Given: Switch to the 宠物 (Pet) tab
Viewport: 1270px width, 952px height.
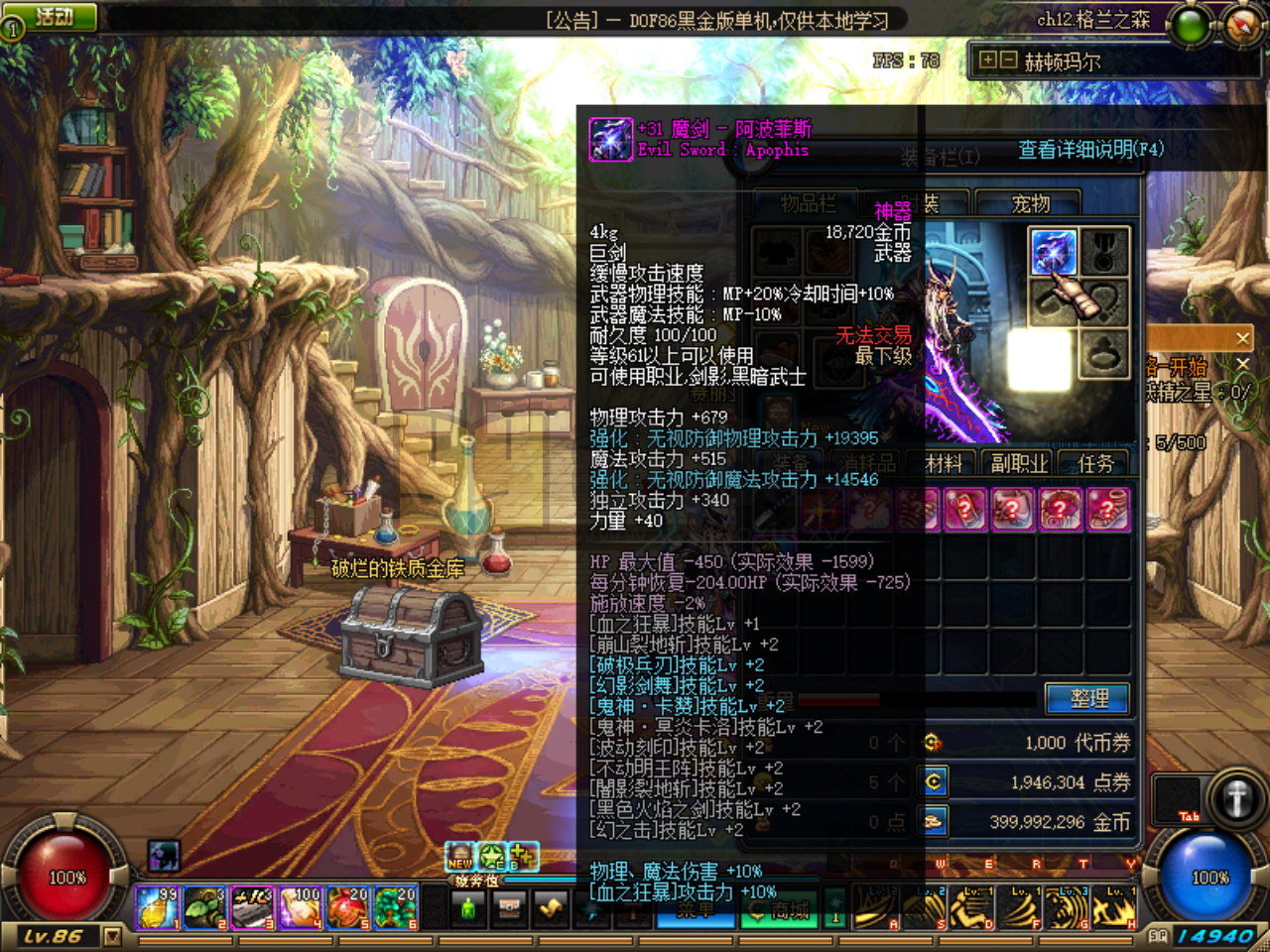Looking at the screenshot, I should point(1031,203).
